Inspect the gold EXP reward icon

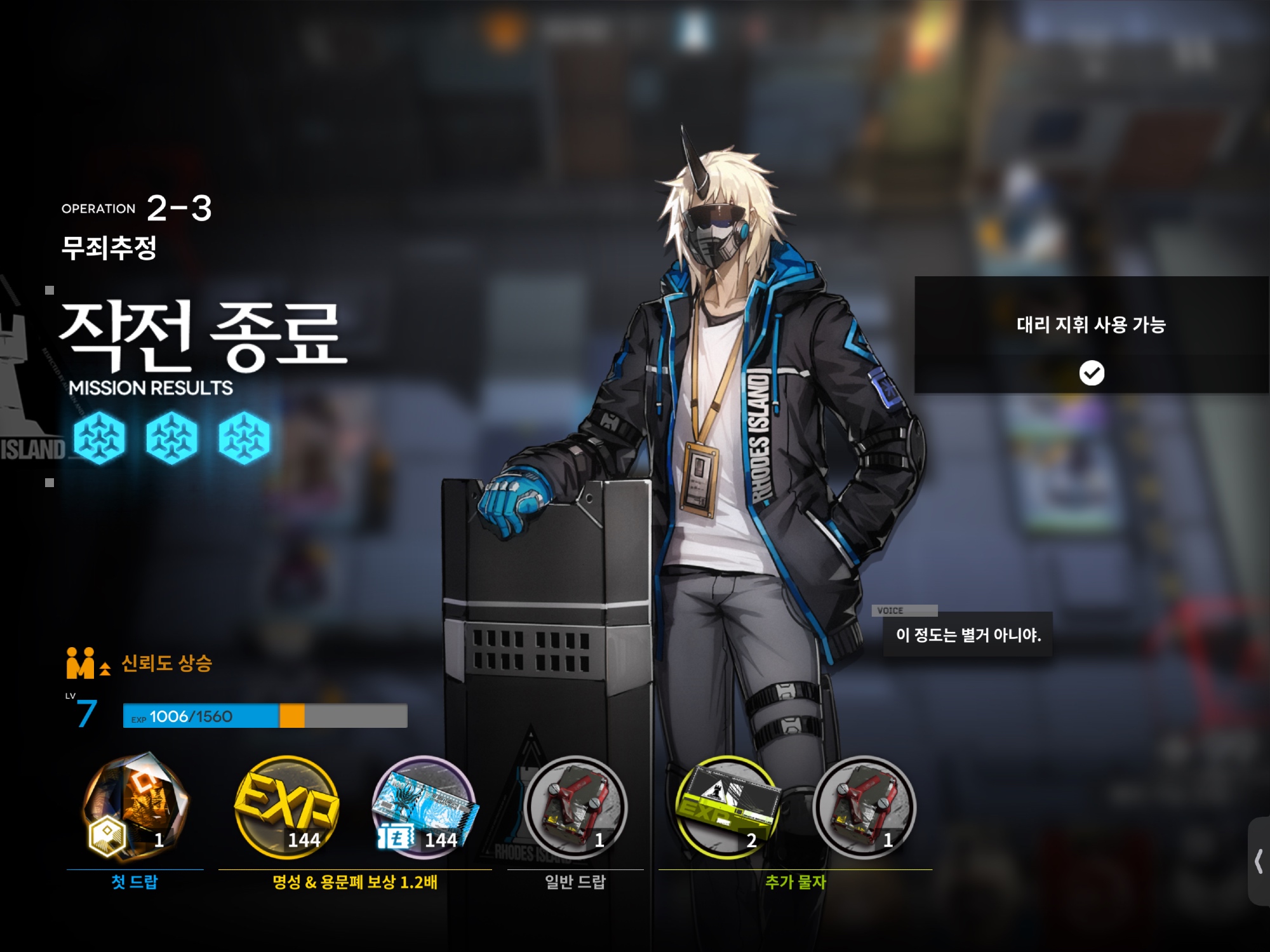[x=286, y=807]
